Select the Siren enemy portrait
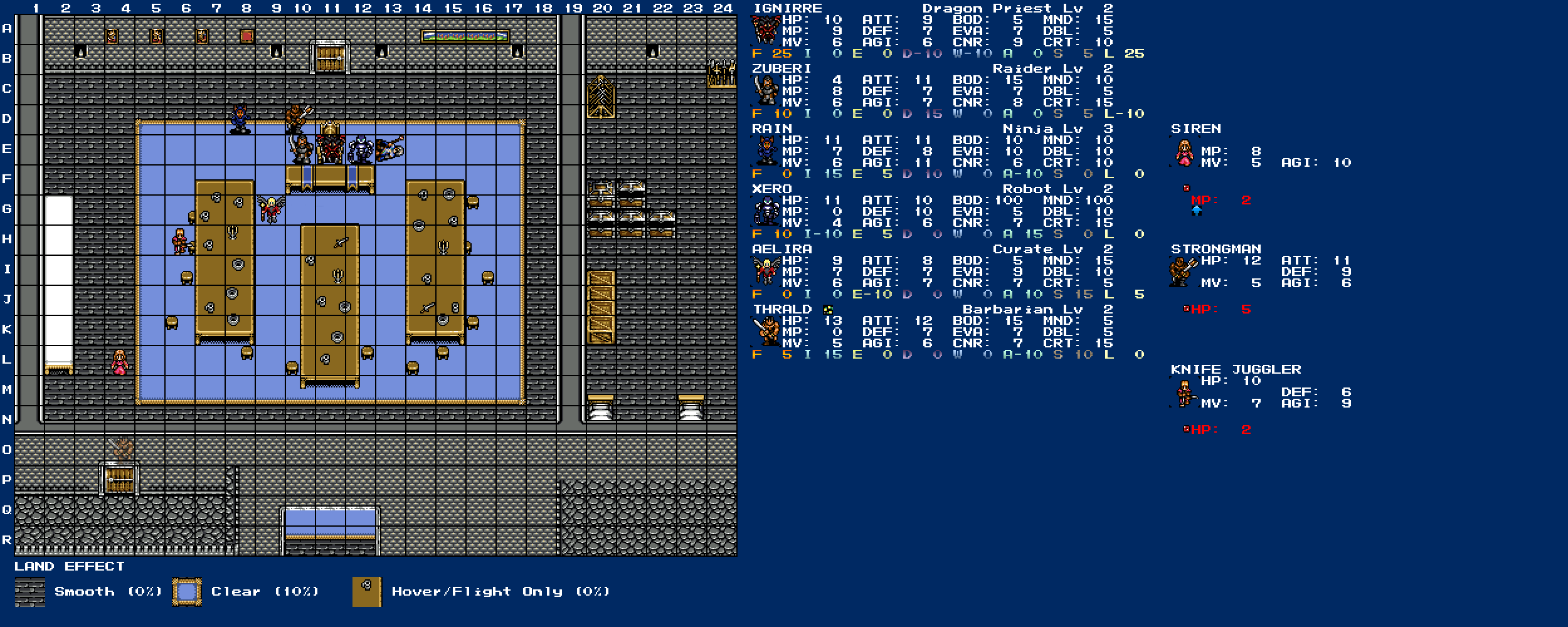Image resolution: width=1568 pixels, height=627 pixels. coord(1184,152)
